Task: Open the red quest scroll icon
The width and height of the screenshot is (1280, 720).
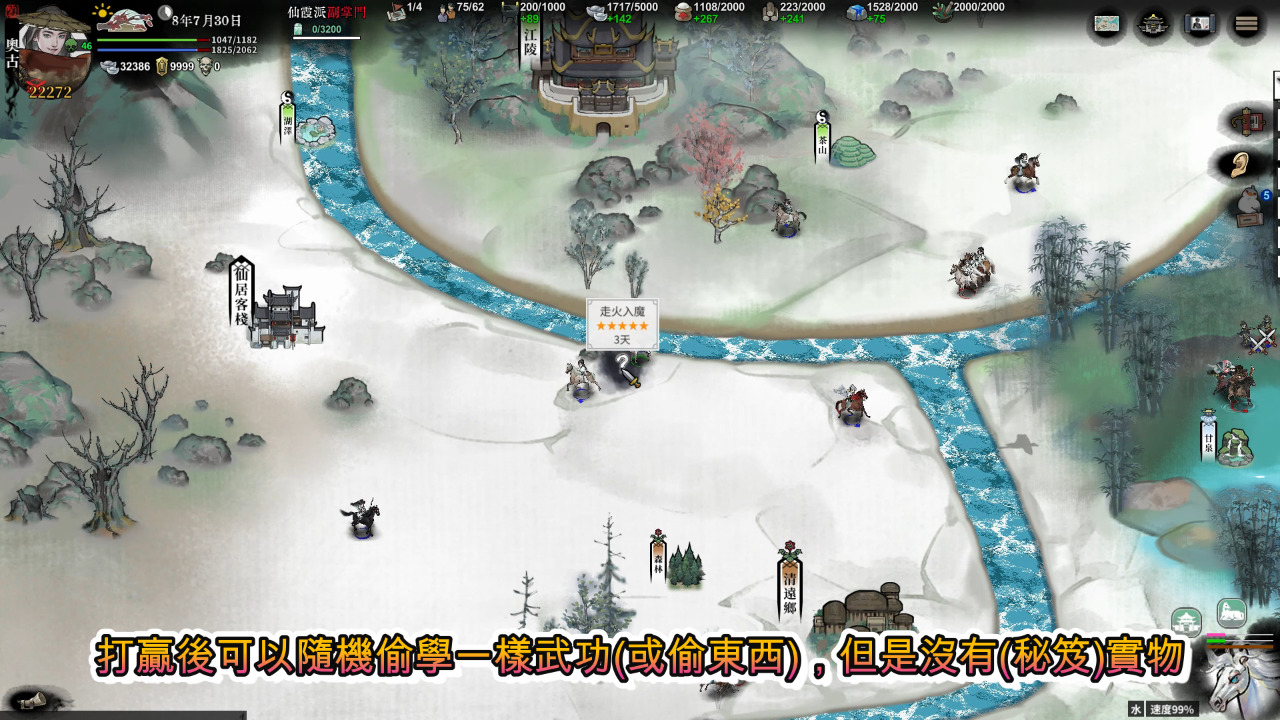Action: [1248, 122]
